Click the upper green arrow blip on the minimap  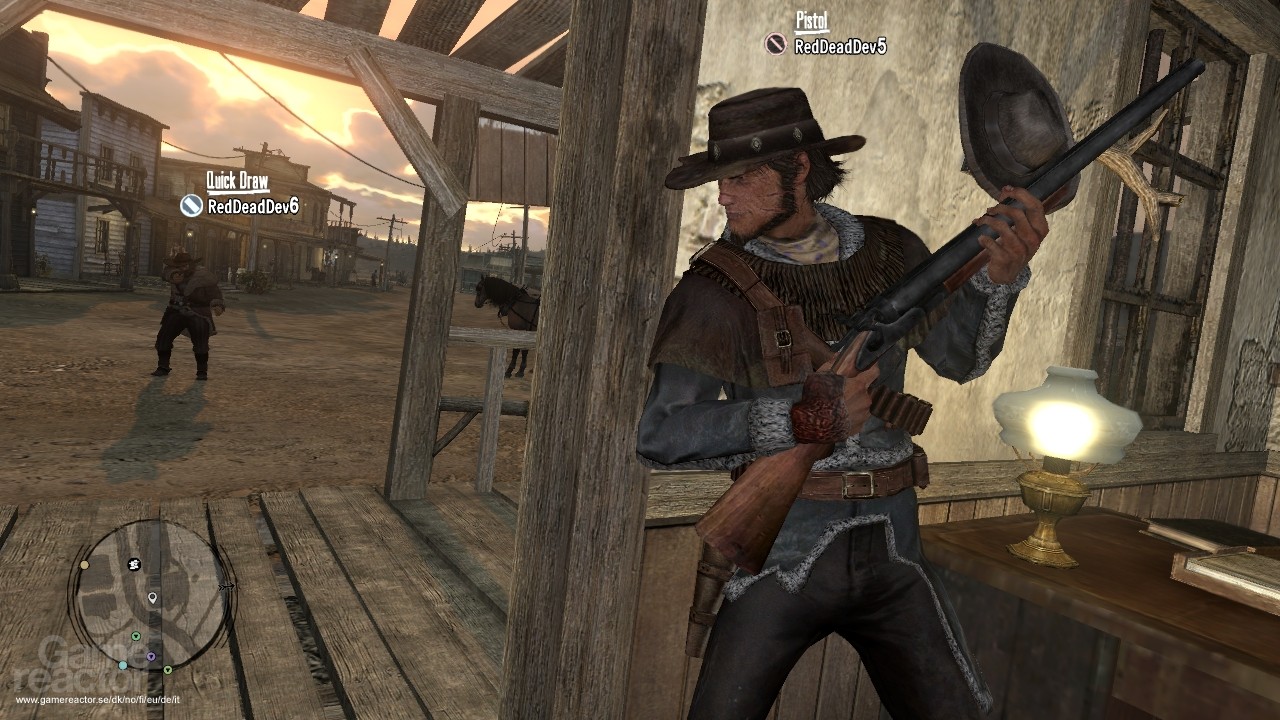tap(135, 636)
